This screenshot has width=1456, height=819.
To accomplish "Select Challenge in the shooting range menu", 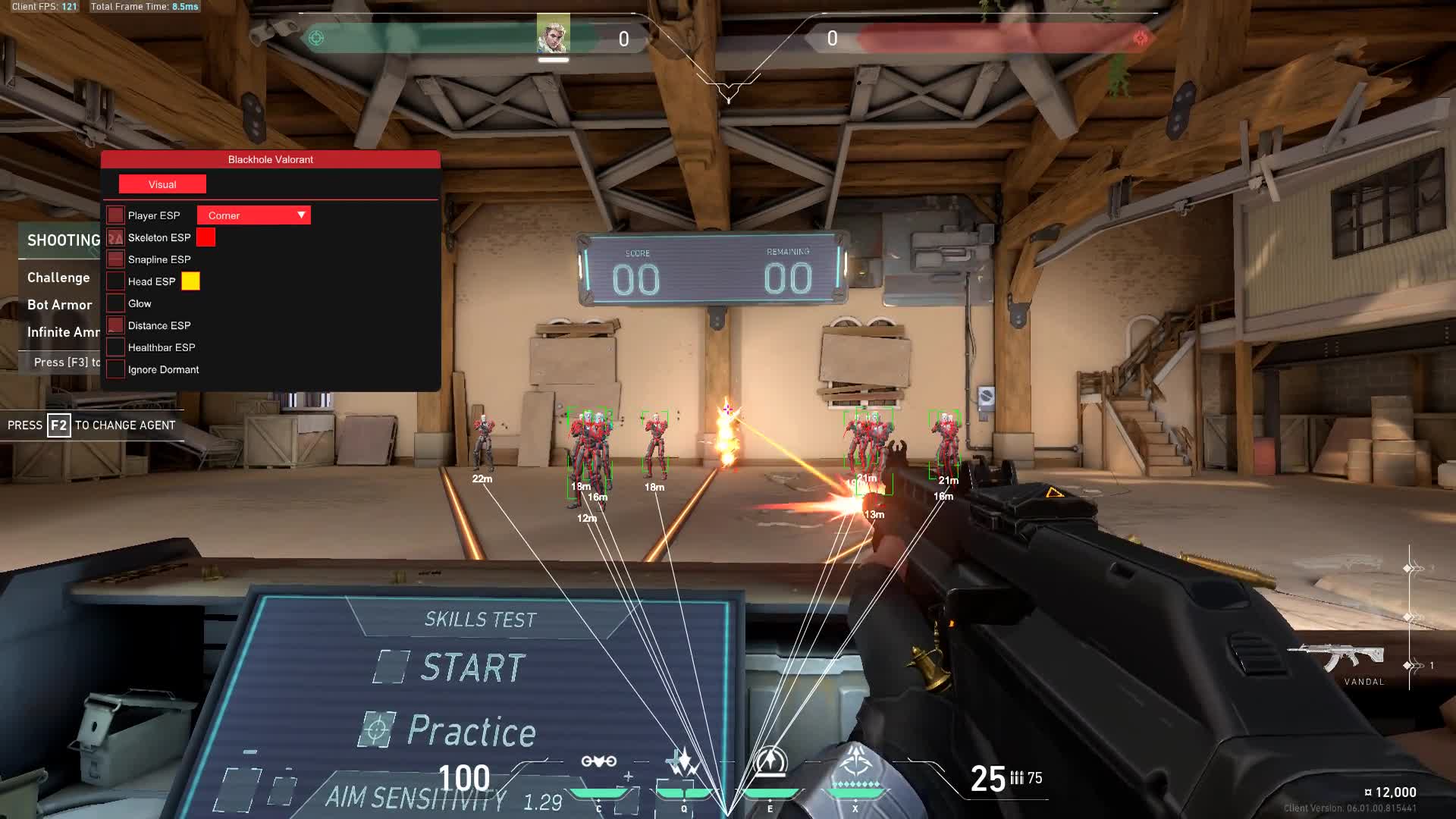I will click(x=58, y=278).
